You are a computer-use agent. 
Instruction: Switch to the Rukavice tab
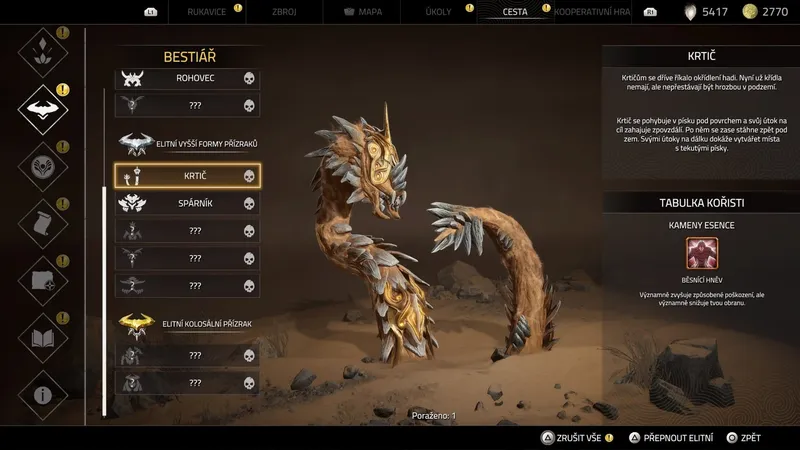(205, 13)
